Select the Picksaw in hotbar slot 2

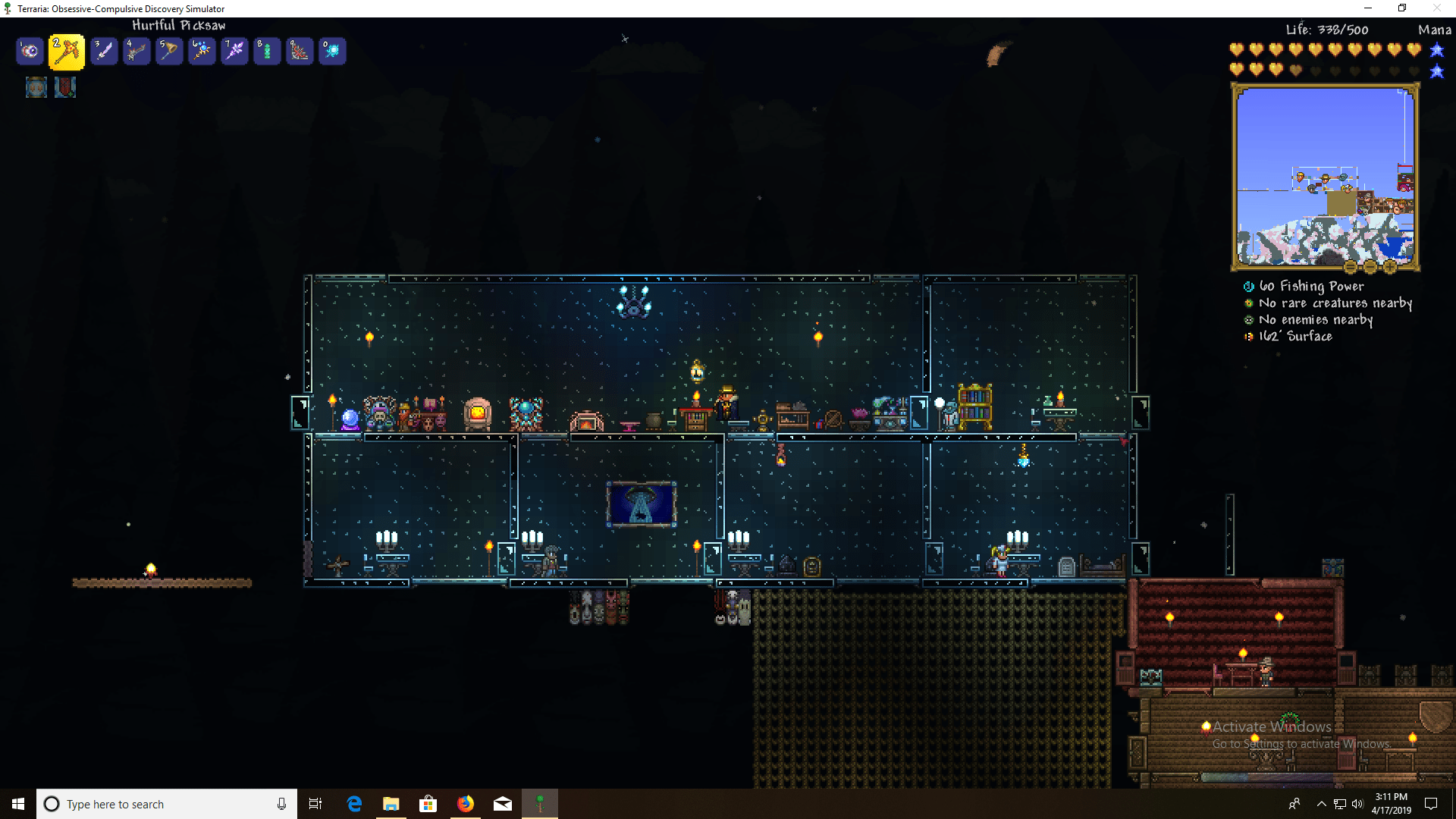pos(66,51)
